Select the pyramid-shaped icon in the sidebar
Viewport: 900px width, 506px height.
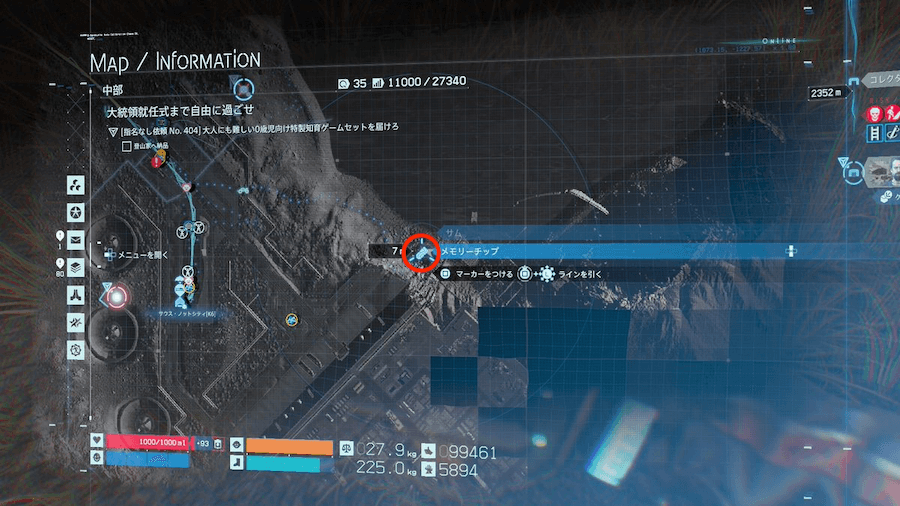tap(75, 295)
